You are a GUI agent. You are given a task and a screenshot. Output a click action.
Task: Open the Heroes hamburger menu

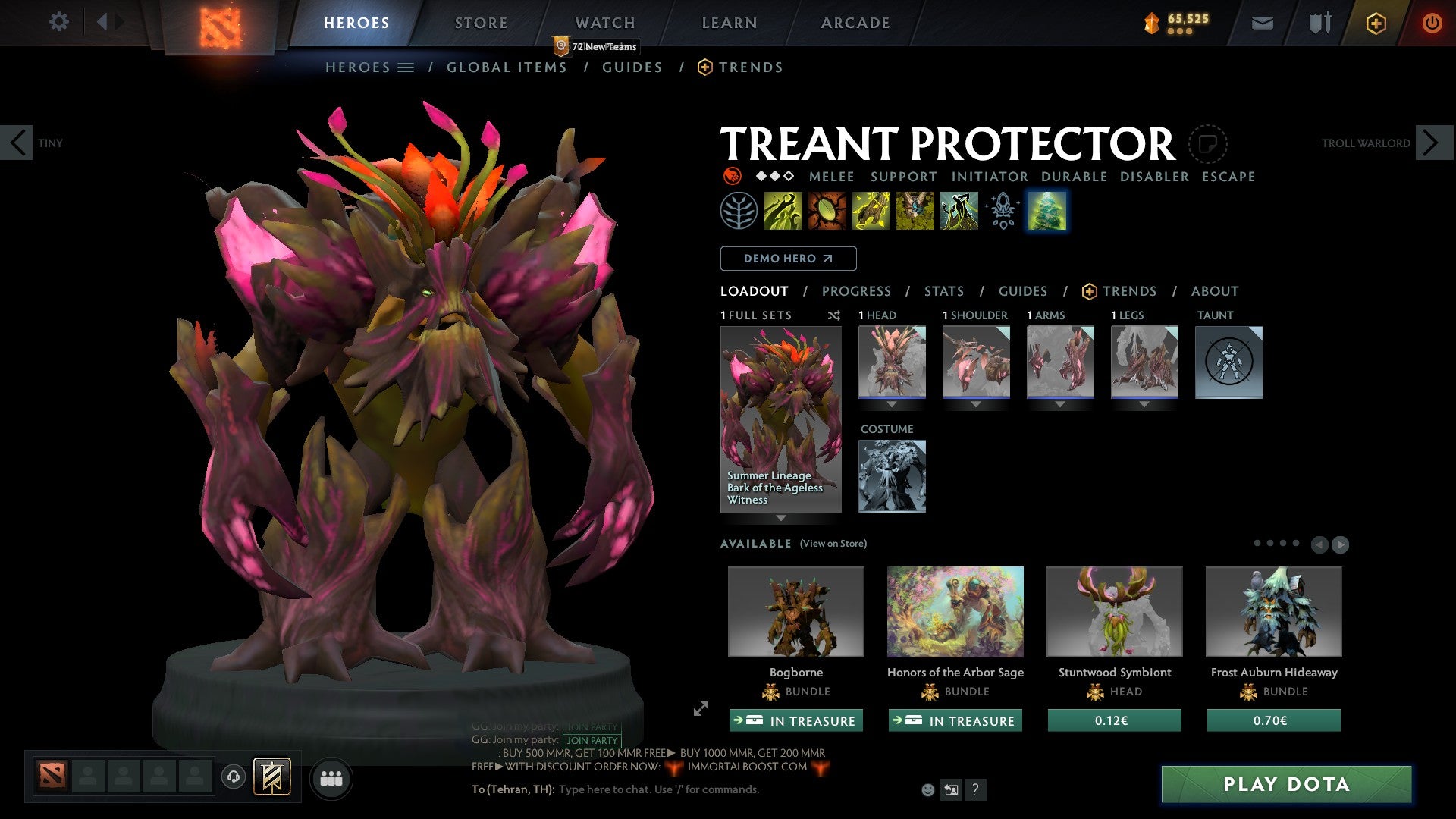point(404,67)
